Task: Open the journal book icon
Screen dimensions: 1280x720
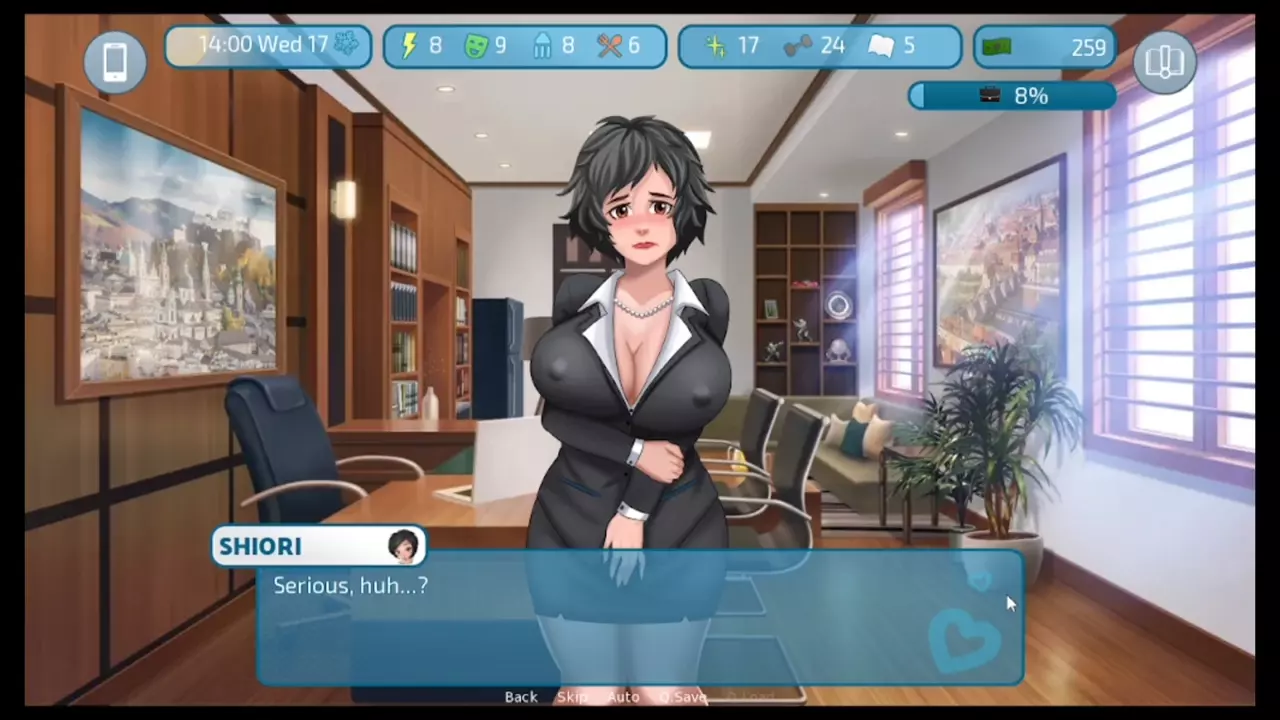Action: 1164,62
